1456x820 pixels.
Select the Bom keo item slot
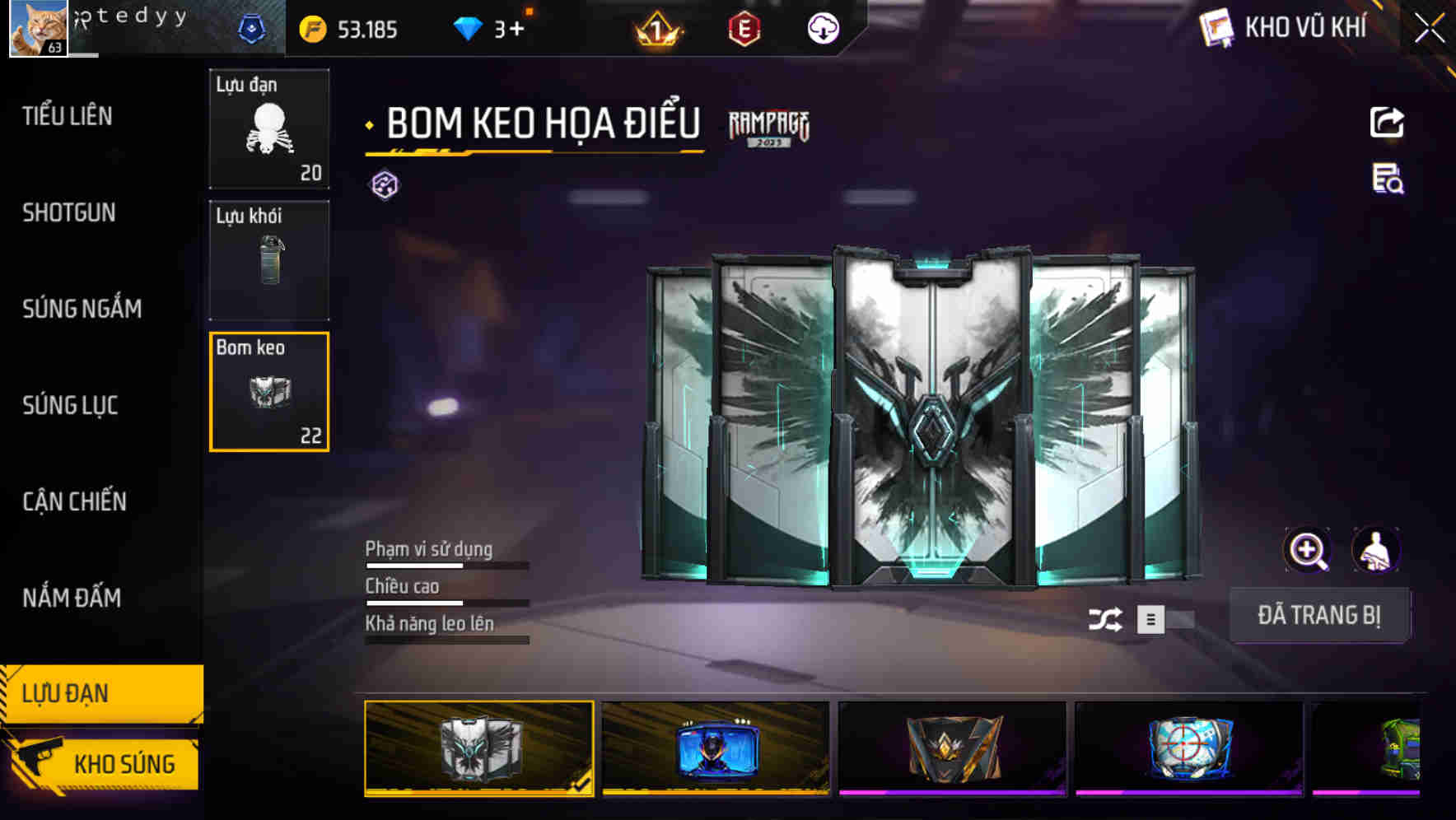pos(268,391)
